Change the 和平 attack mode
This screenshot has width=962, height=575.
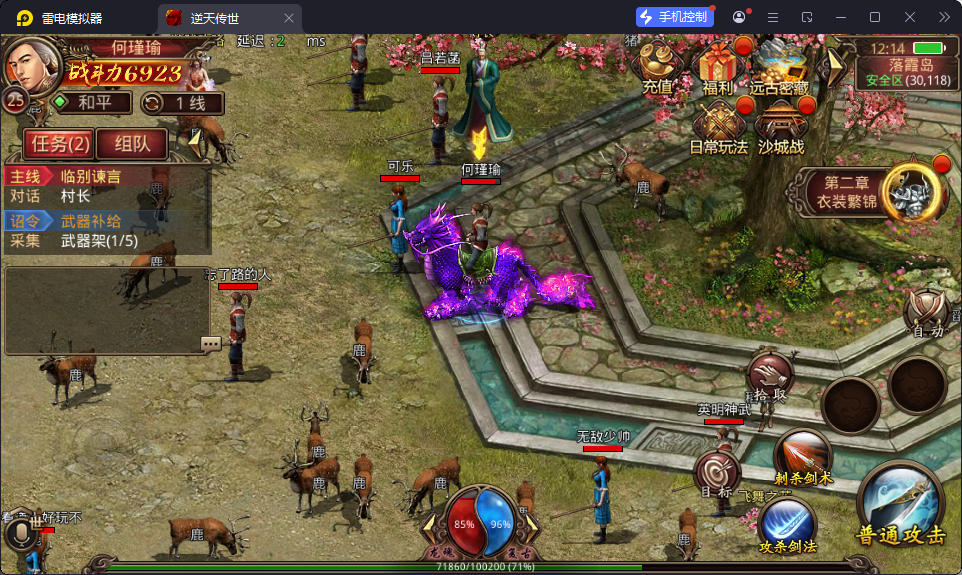pyautogui.click(x=91, y=103)
